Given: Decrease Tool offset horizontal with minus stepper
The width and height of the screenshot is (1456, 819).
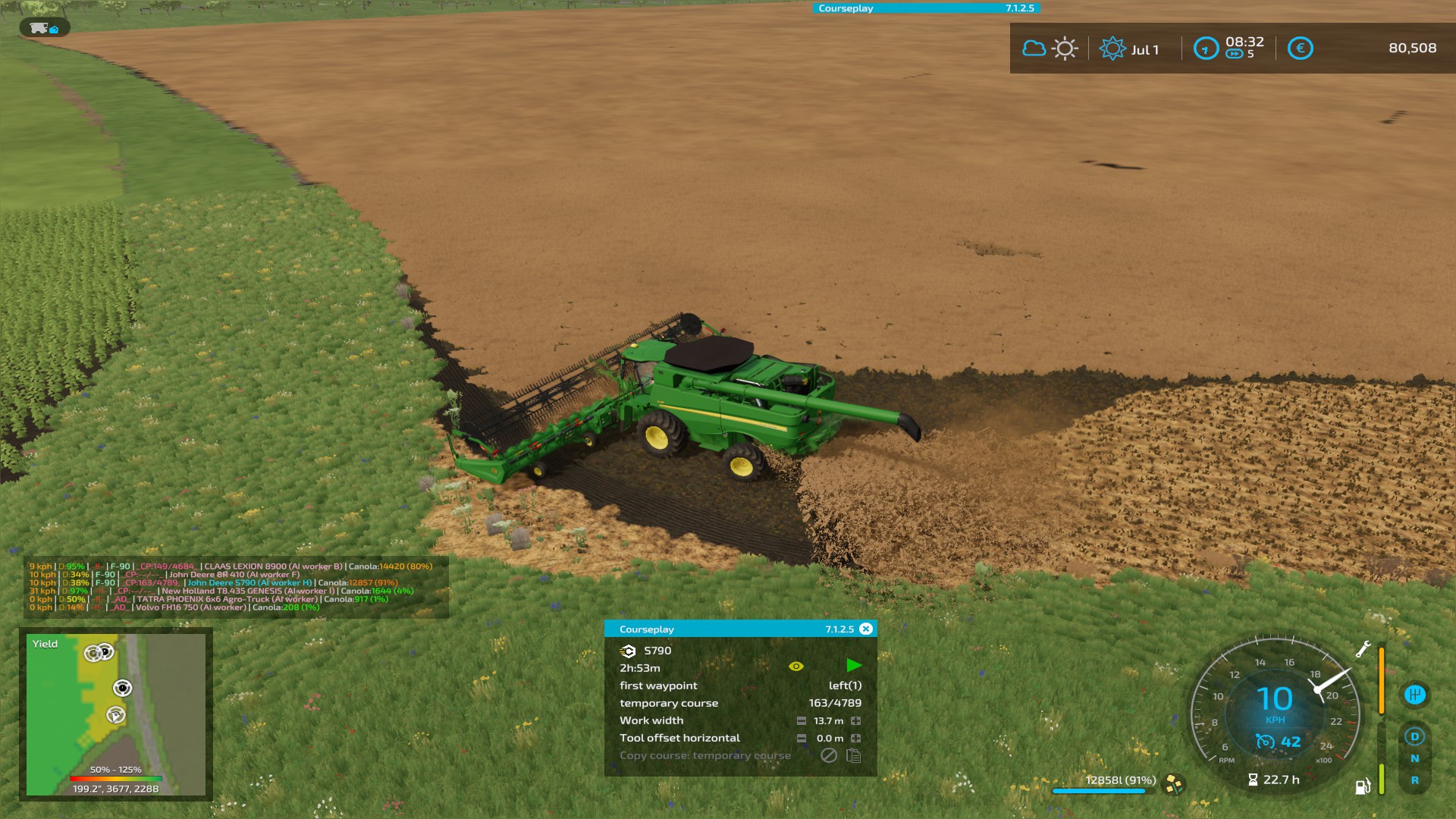Looking at the screenshot, I should [801, 739].
